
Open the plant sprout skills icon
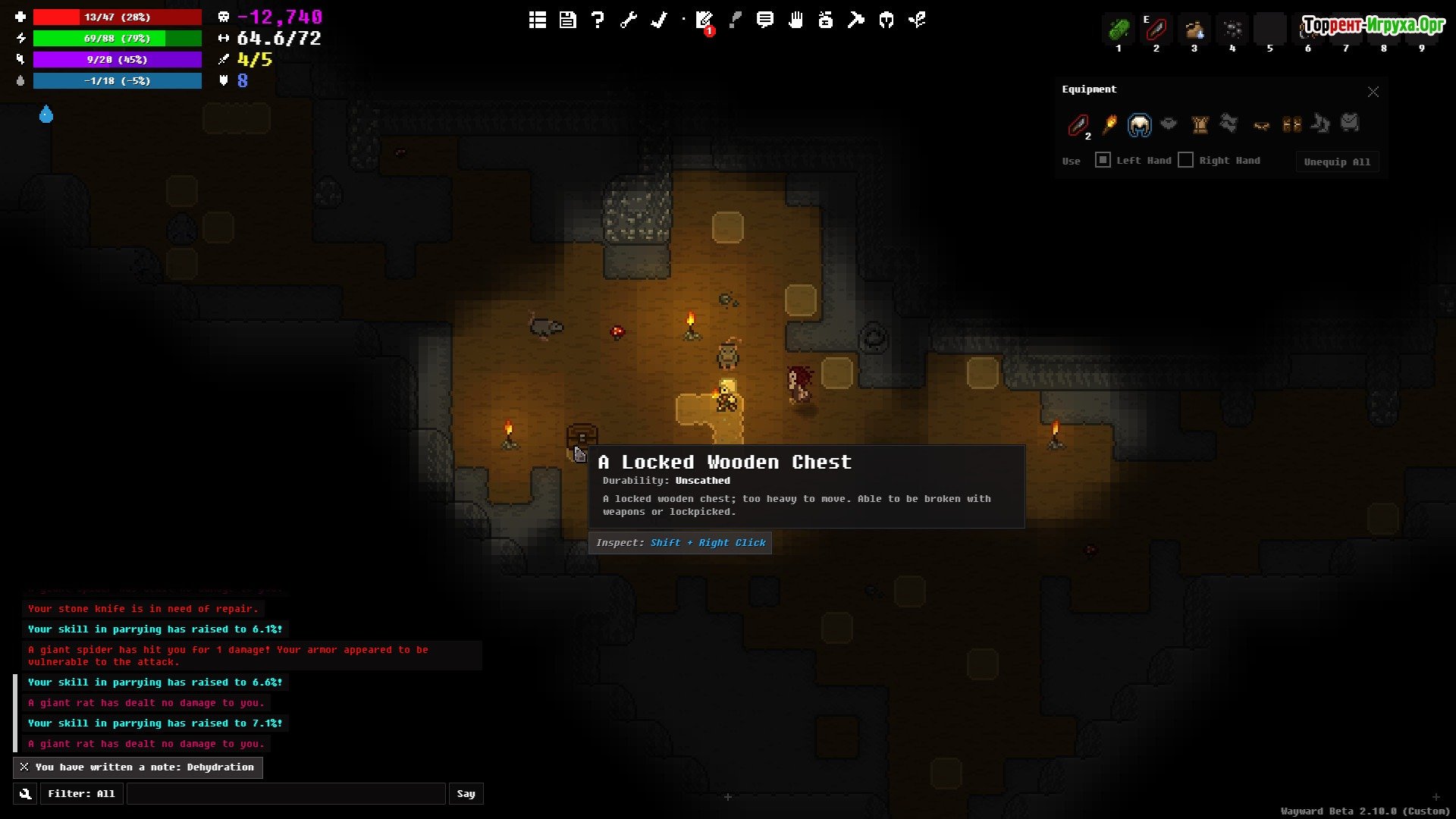(x=917, y=20)
